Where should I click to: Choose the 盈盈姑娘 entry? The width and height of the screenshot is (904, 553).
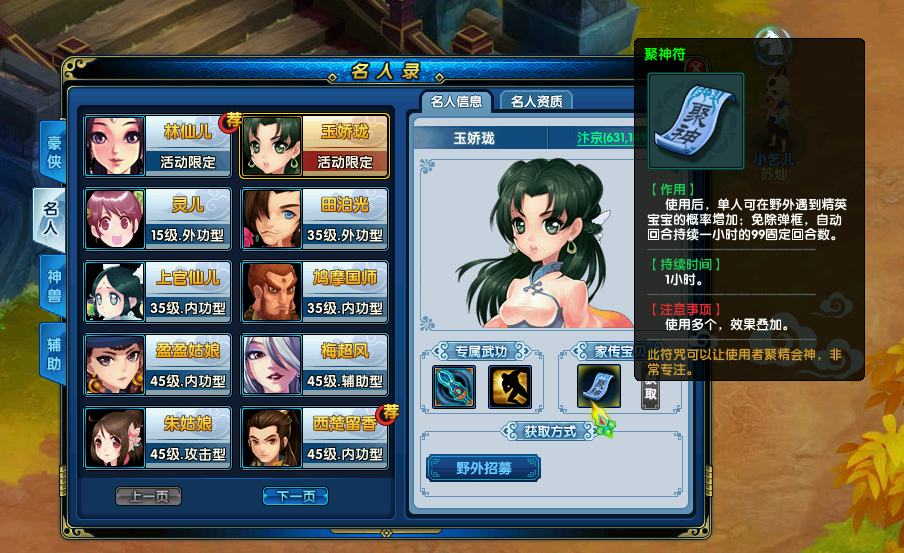point(158,365)
